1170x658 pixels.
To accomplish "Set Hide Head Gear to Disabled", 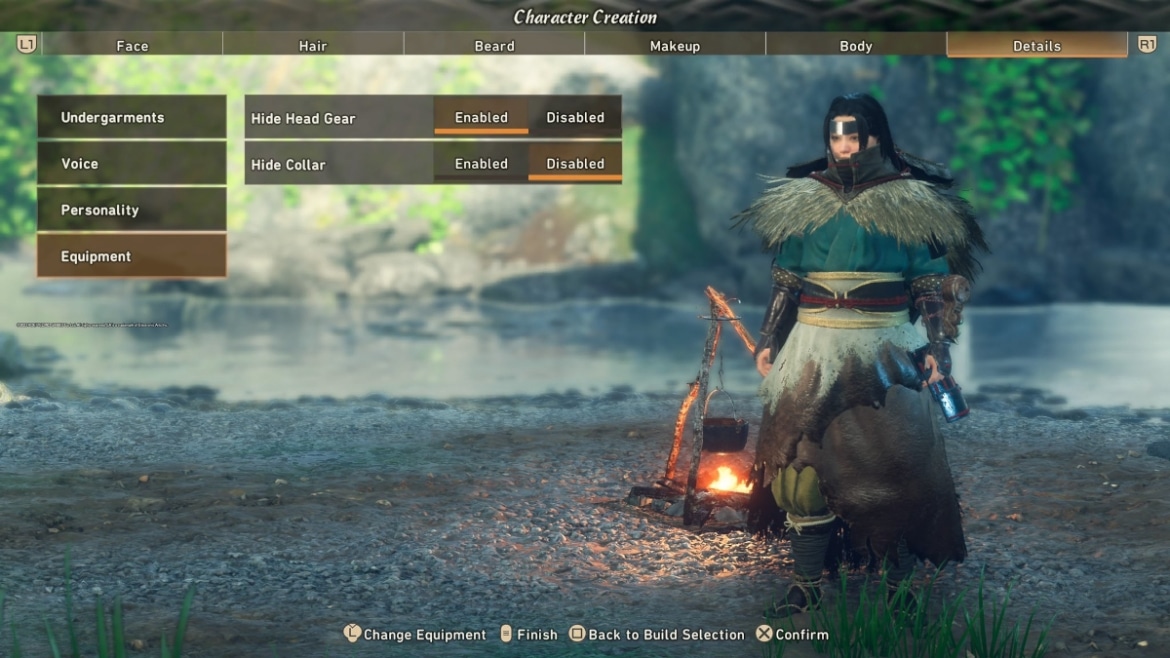I will click(x=575, y=117).
